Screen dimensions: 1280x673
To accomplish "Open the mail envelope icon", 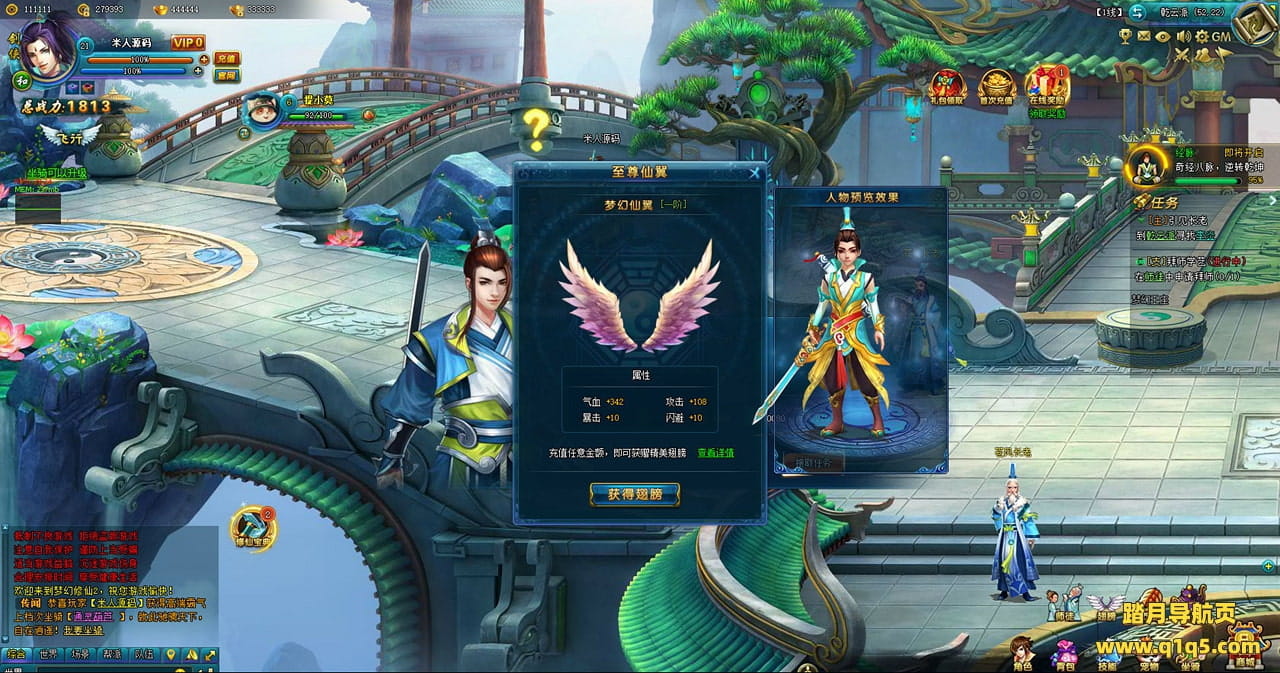I will click(1143, 36).
